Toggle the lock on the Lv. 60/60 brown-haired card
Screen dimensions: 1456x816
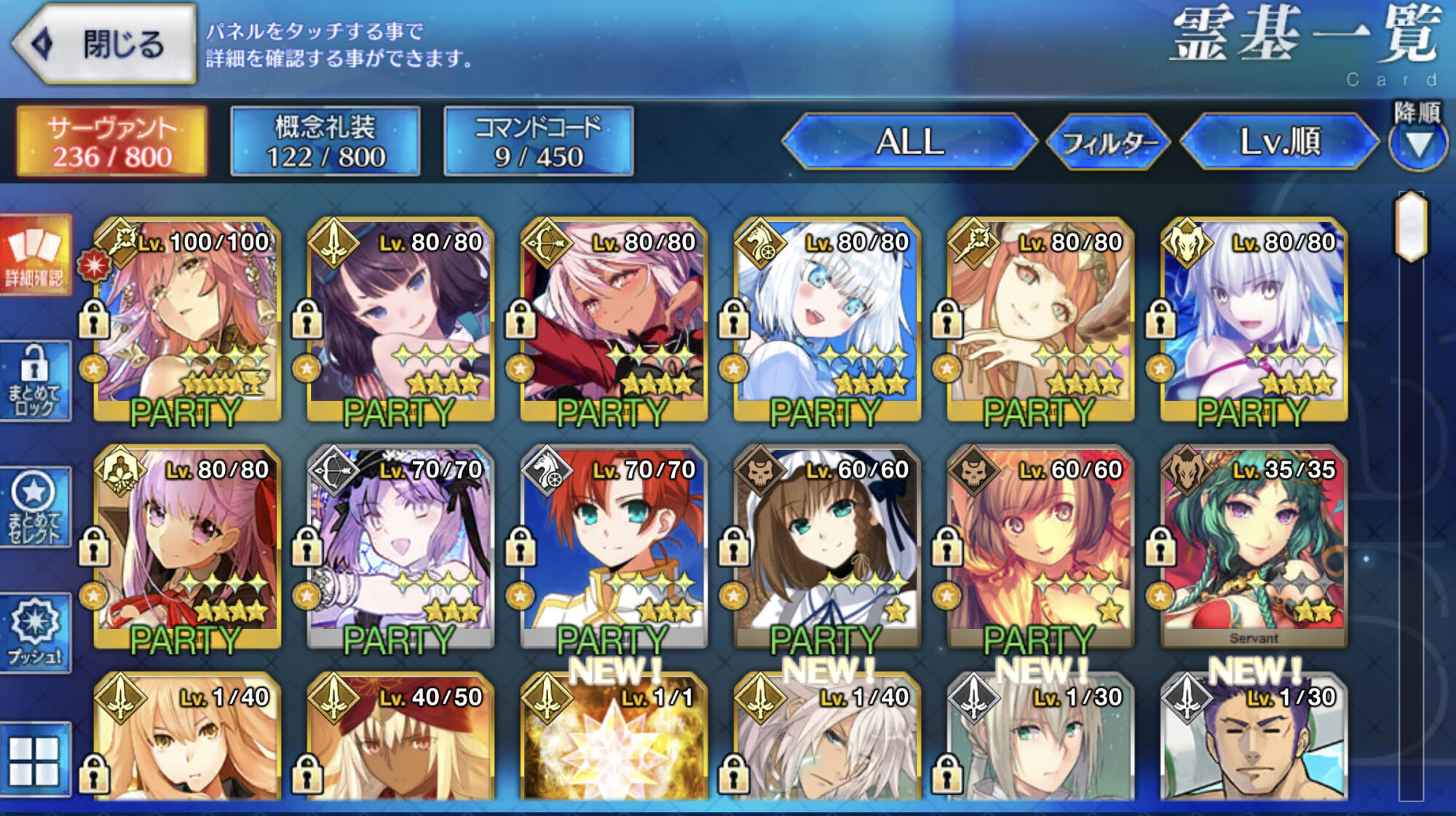pos(734,546)
